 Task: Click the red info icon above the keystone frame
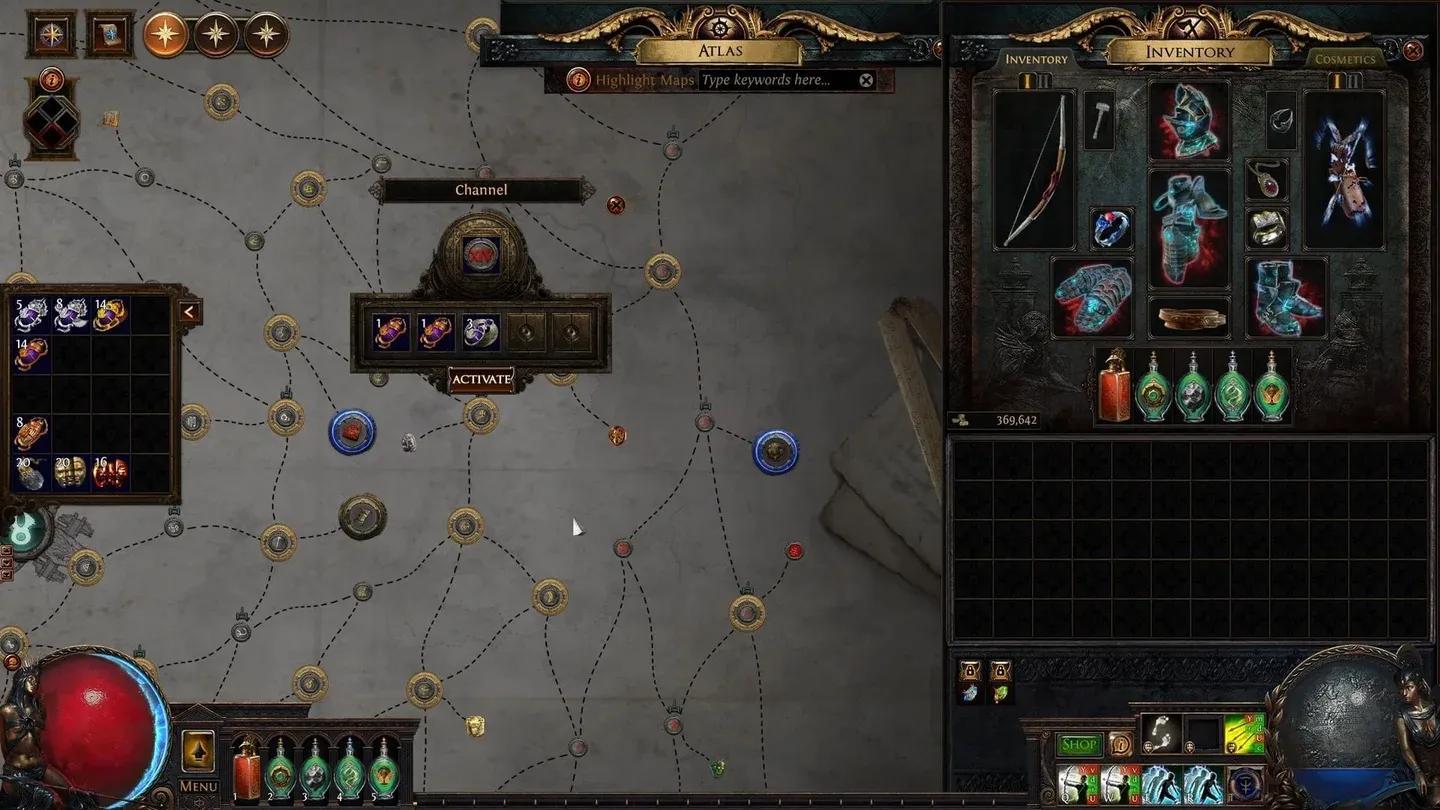[x=50, y=80]
